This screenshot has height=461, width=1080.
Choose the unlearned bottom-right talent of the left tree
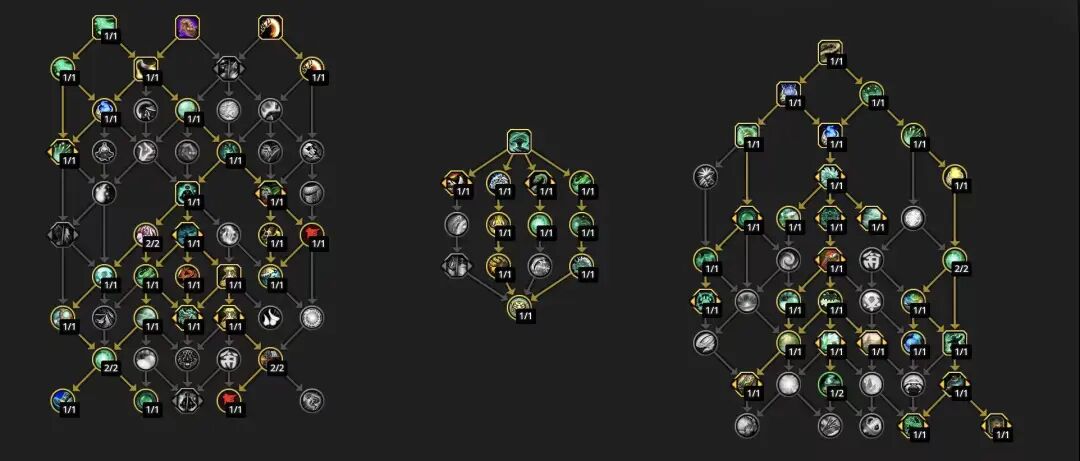(311, 401)
